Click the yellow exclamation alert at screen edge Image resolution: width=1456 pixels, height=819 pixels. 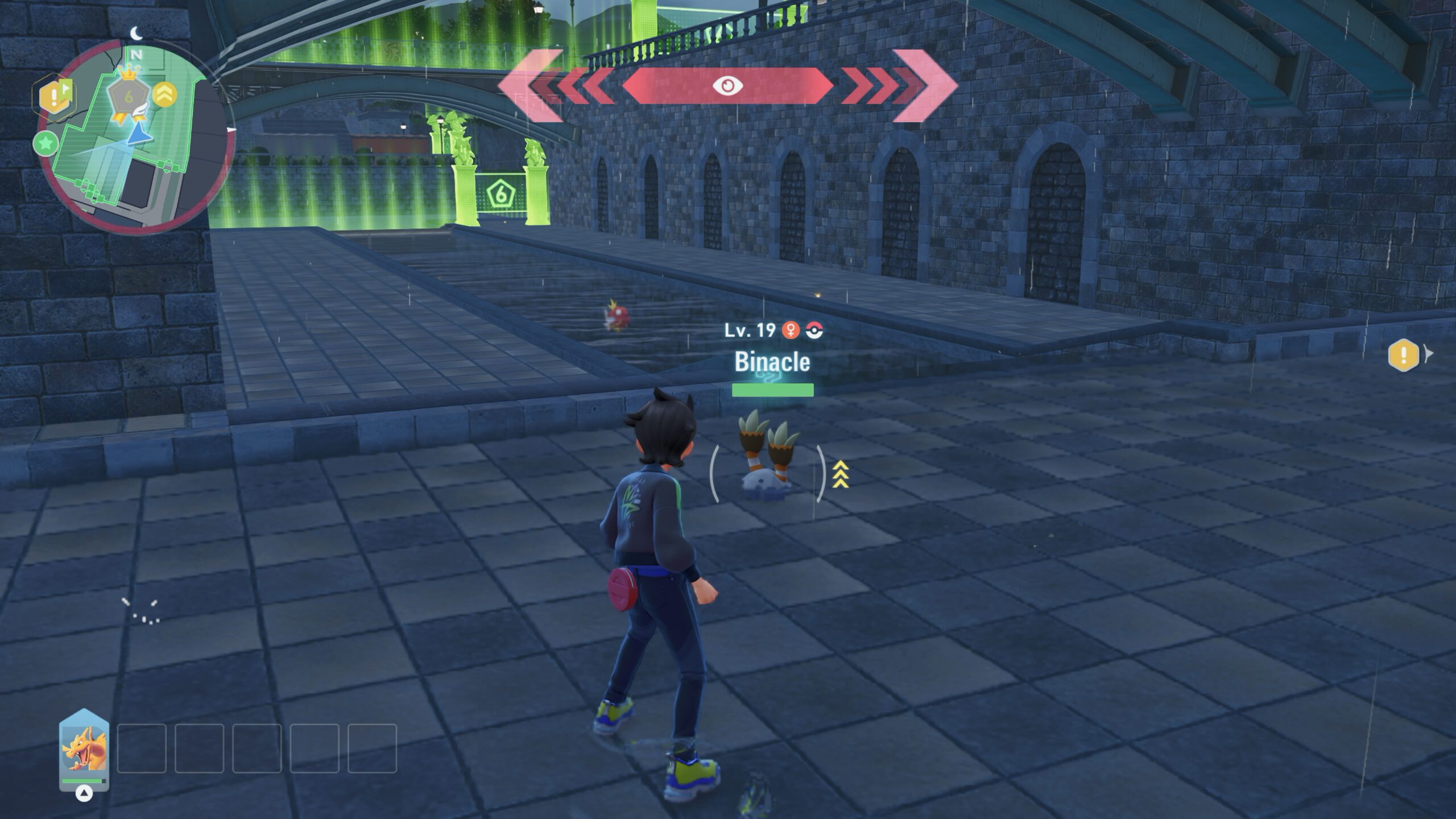pyautogui.click(x=1403, y=355)
